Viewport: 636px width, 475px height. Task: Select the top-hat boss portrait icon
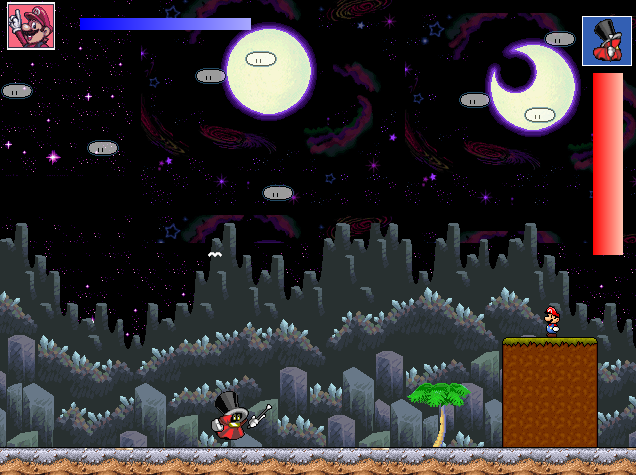tap(606, 41)
